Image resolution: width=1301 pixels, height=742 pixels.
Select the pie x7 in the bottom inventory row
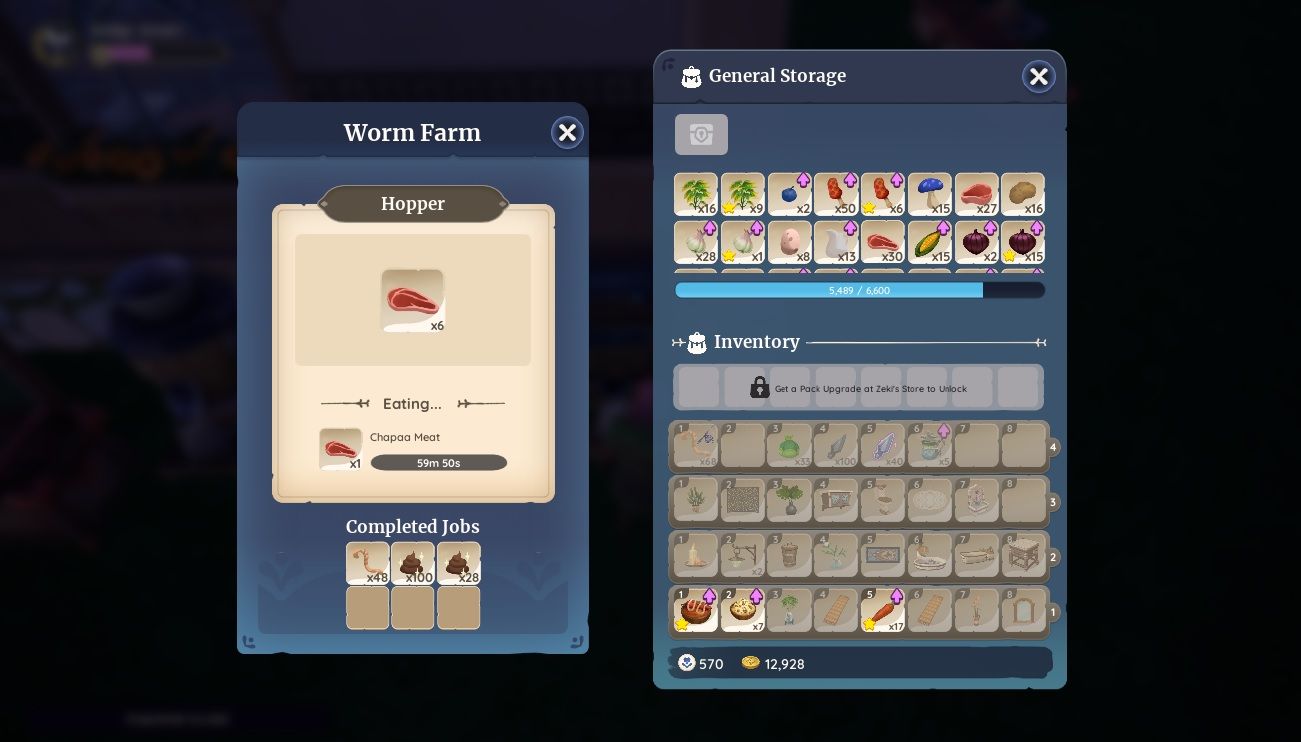743,610
